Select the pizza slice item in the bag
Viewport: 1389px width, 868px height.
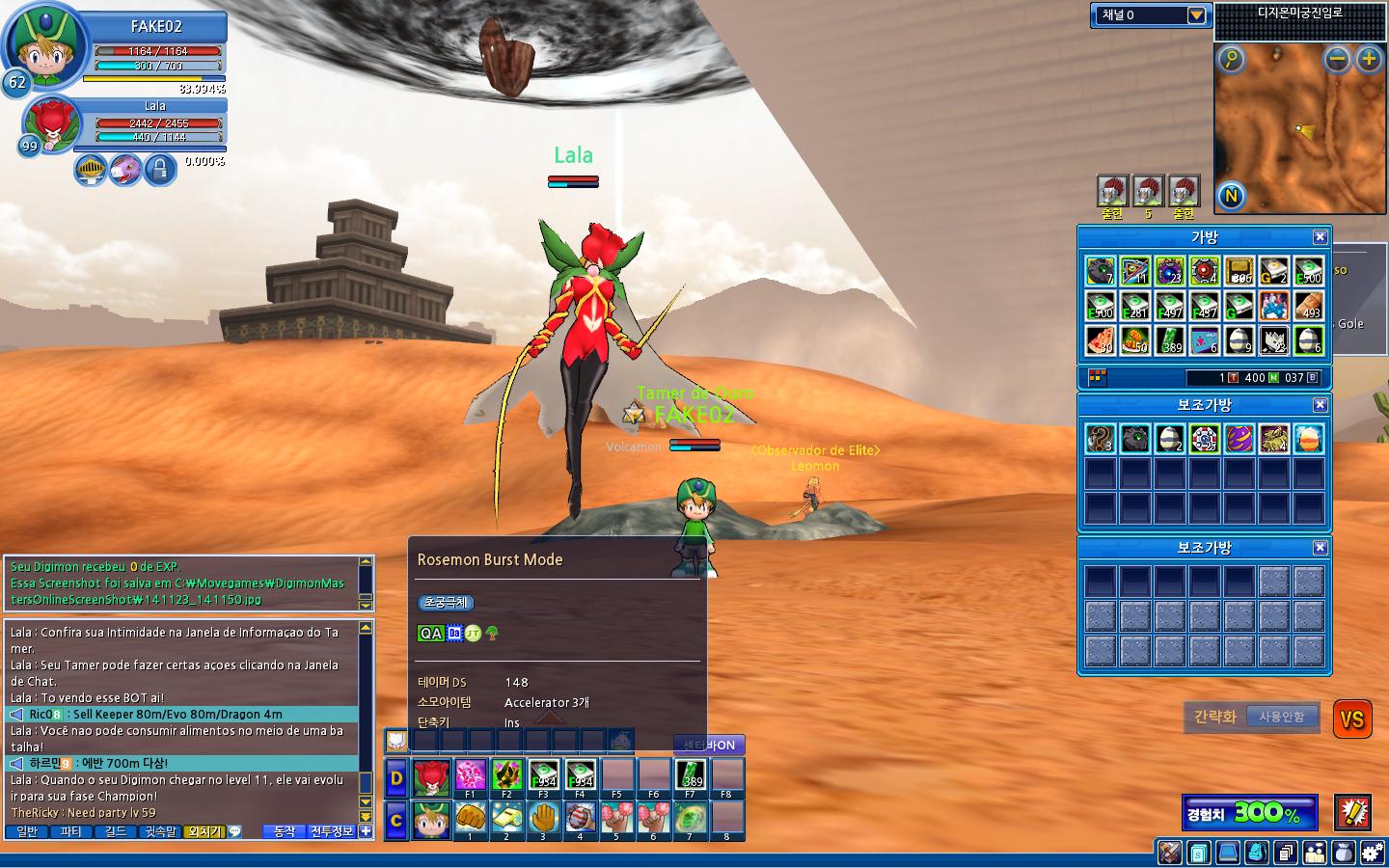1101,340
